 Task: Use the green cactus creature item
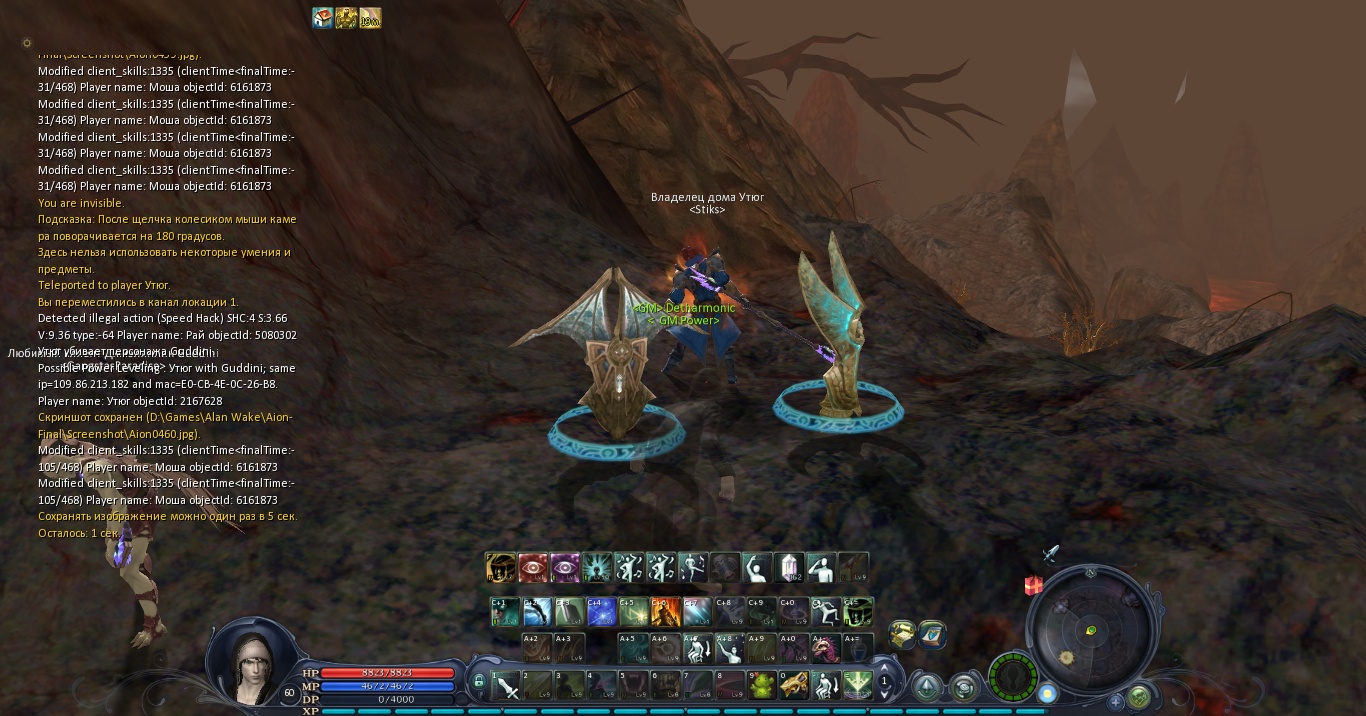(x=762, y=686)
